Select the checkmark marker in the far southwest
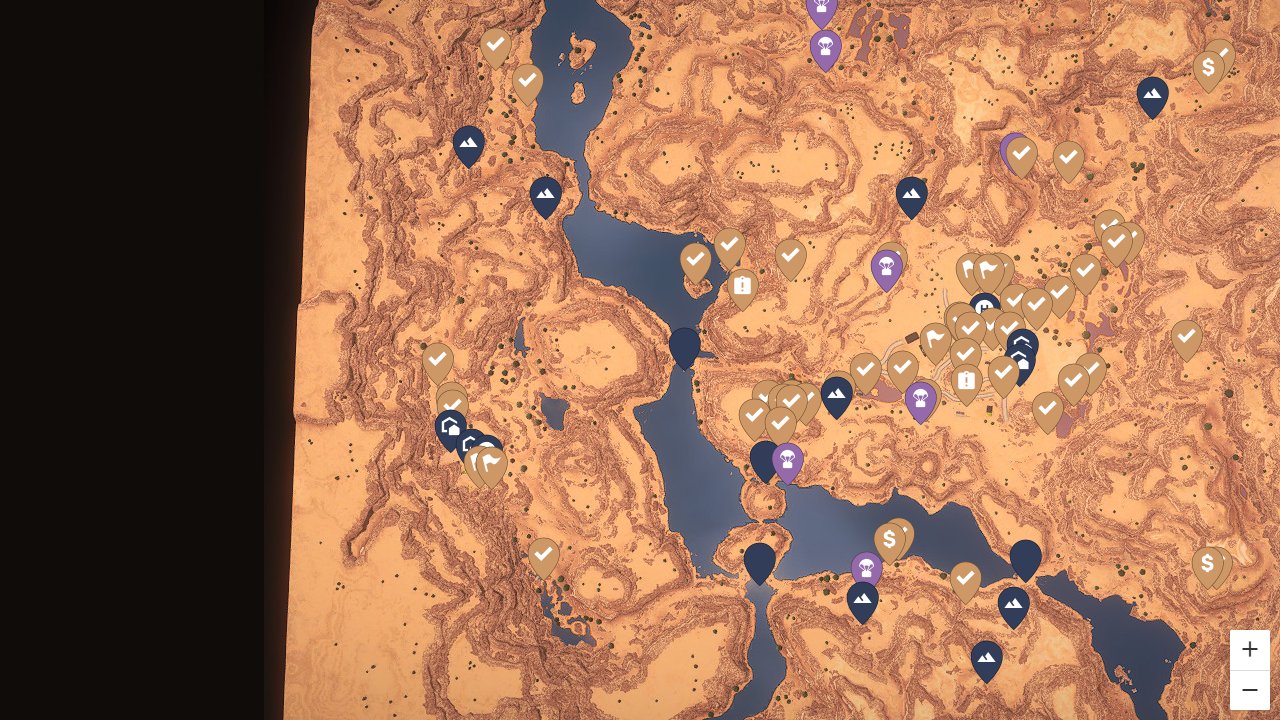 point(543,554)
